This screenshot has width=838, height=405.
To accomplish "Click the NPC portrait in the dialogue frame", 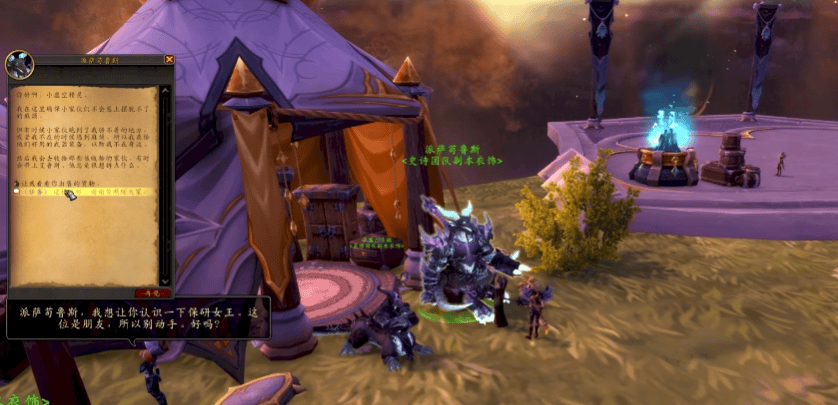I will pos(20,65).
